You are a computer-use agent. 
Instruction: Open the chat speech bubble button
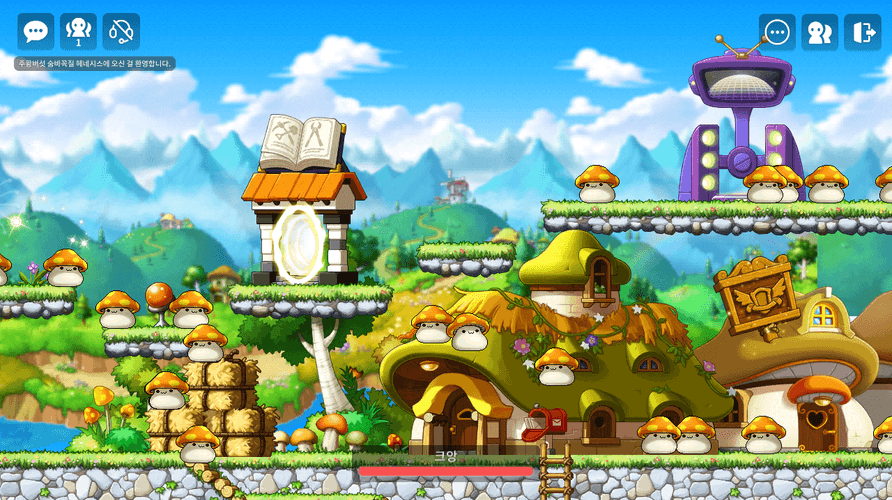[x=36, y=32]
